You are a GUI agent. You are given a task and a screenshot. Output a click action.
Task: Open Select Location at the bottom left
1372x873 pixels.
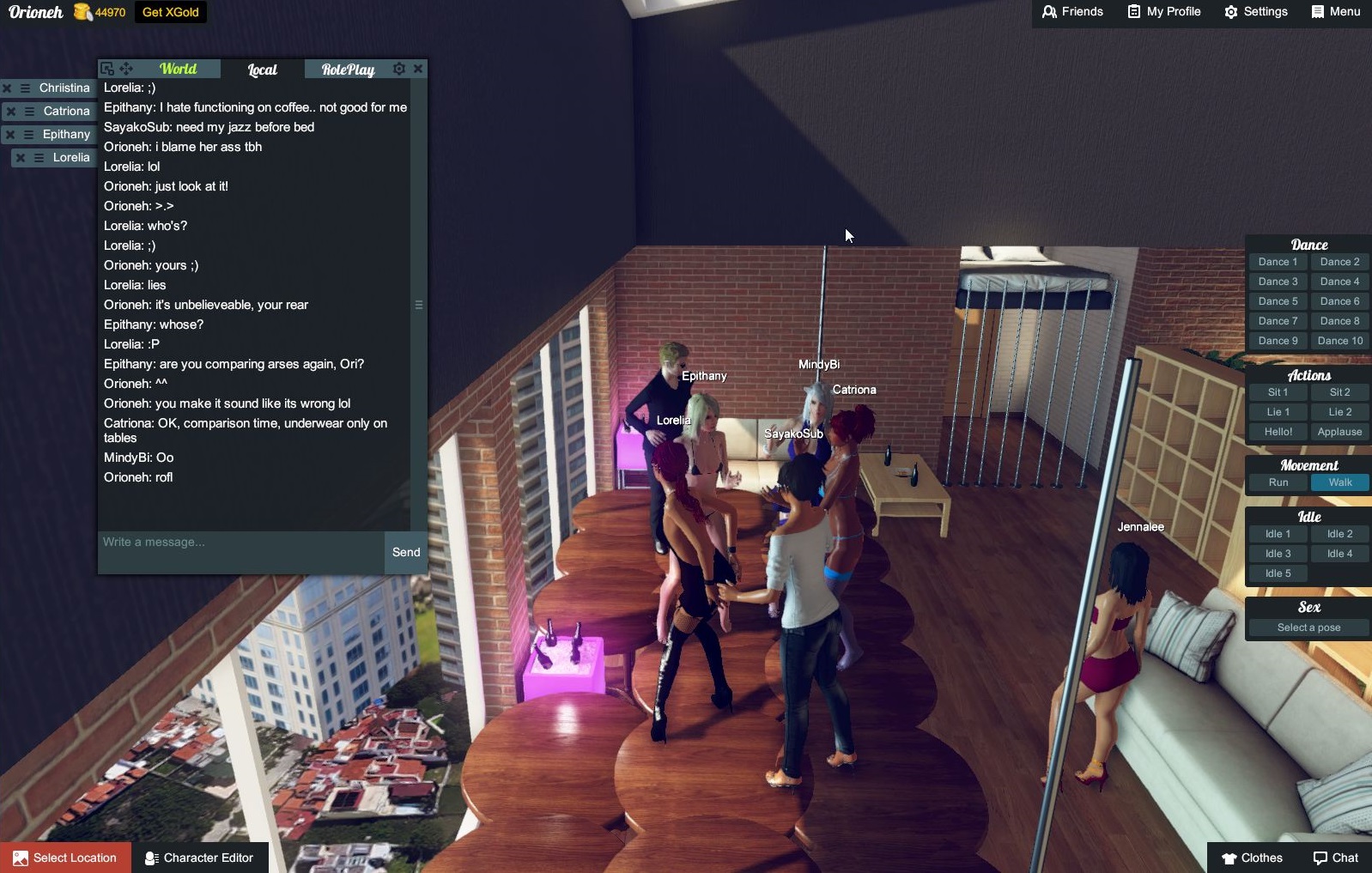click(65, 858)
